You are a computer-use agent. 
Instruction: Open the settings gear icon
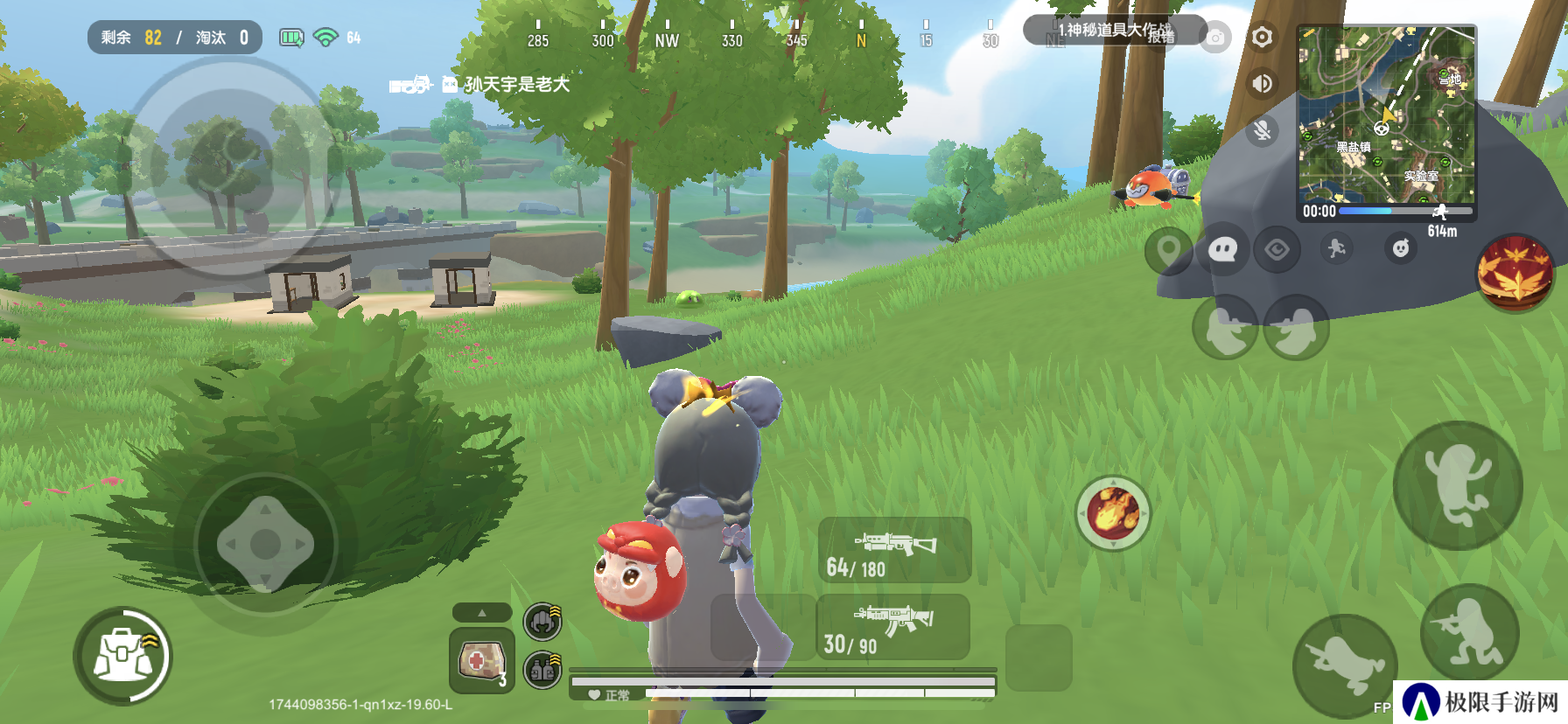(x=1262, y=37)
